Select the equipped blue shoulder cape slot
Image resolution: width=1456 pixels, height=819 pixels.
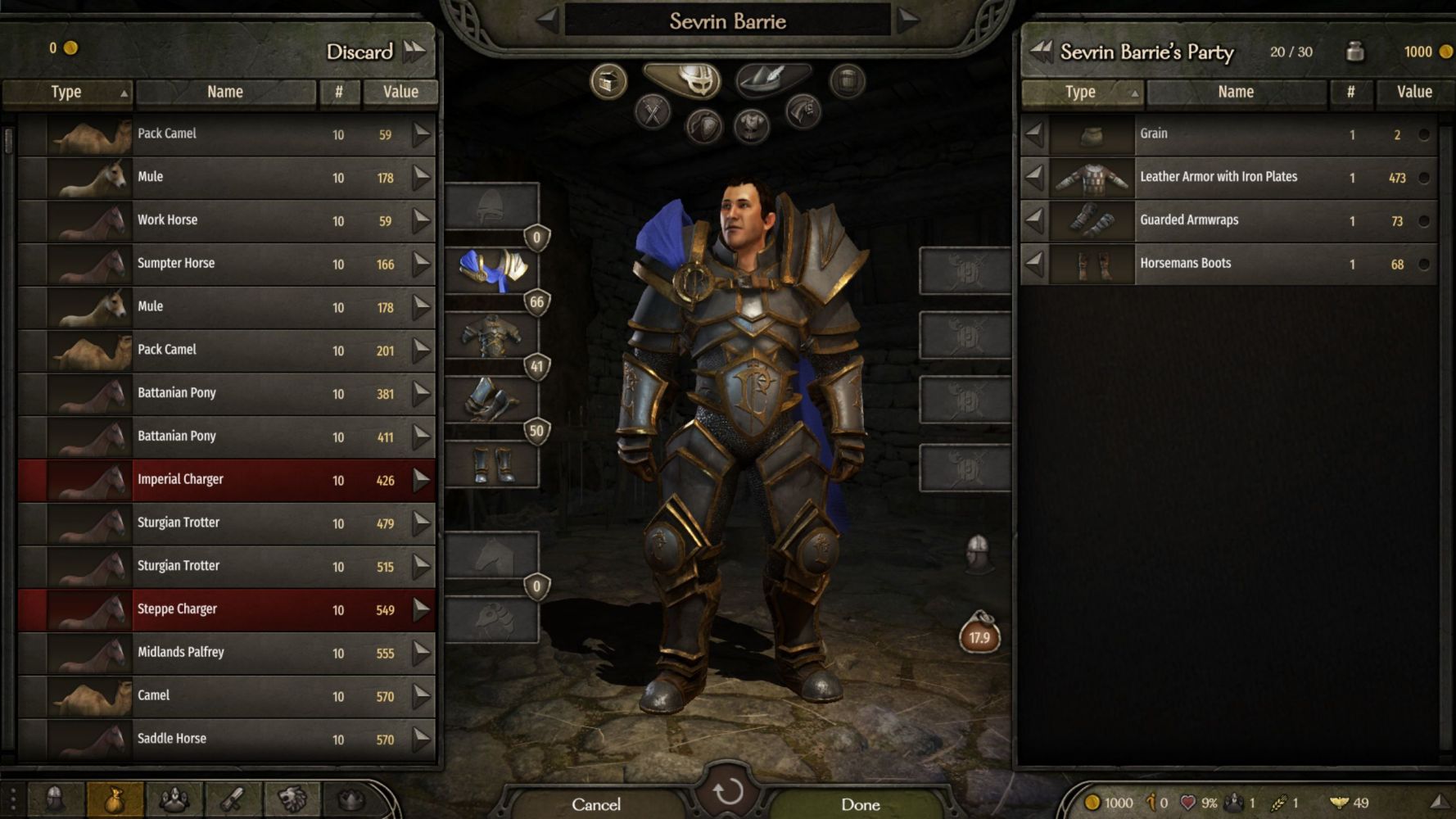pyautogui.click(x=492, y=269)
